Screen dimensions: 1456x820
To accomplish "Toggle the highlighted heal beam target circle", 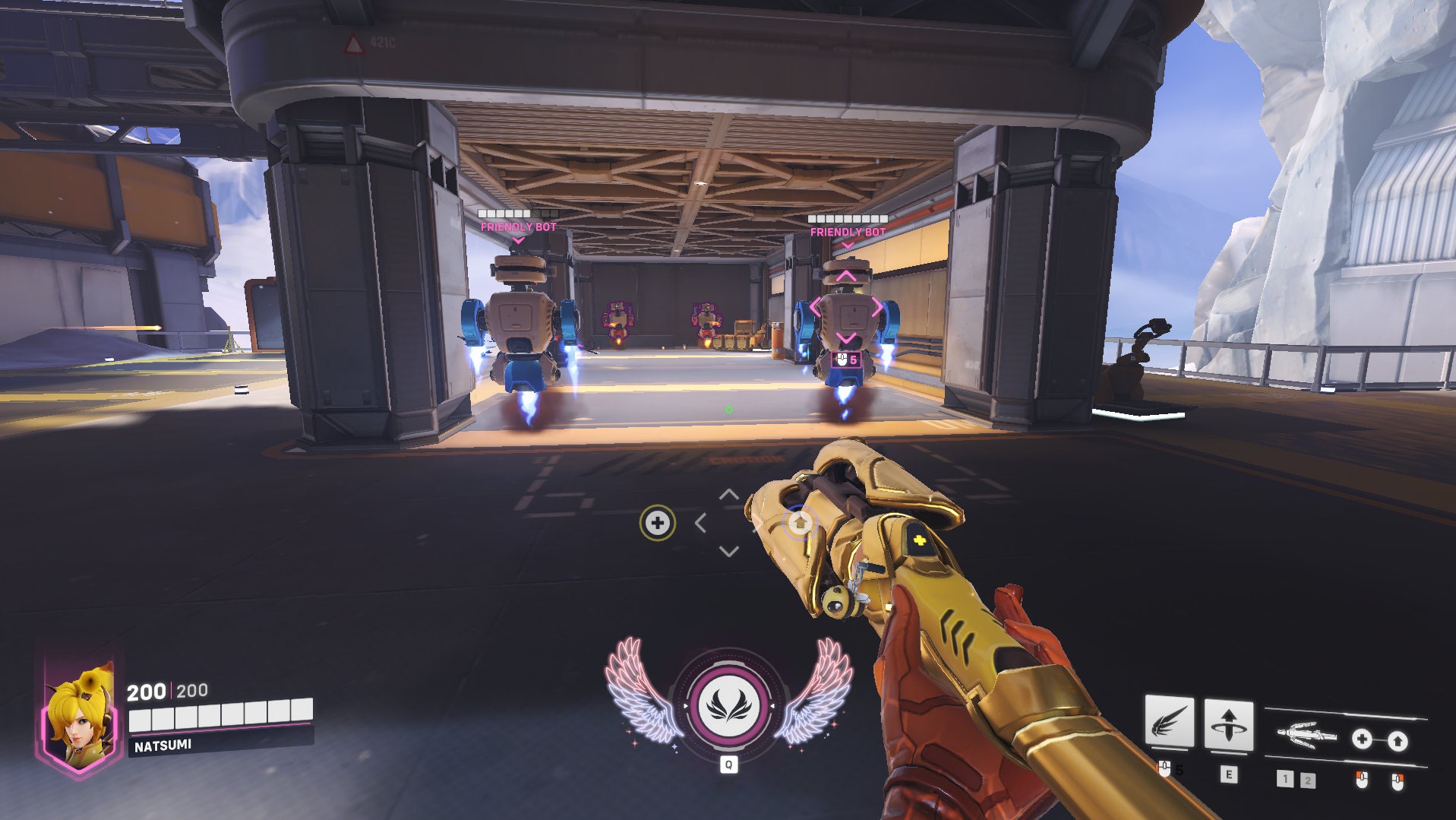I will point(658,522).
